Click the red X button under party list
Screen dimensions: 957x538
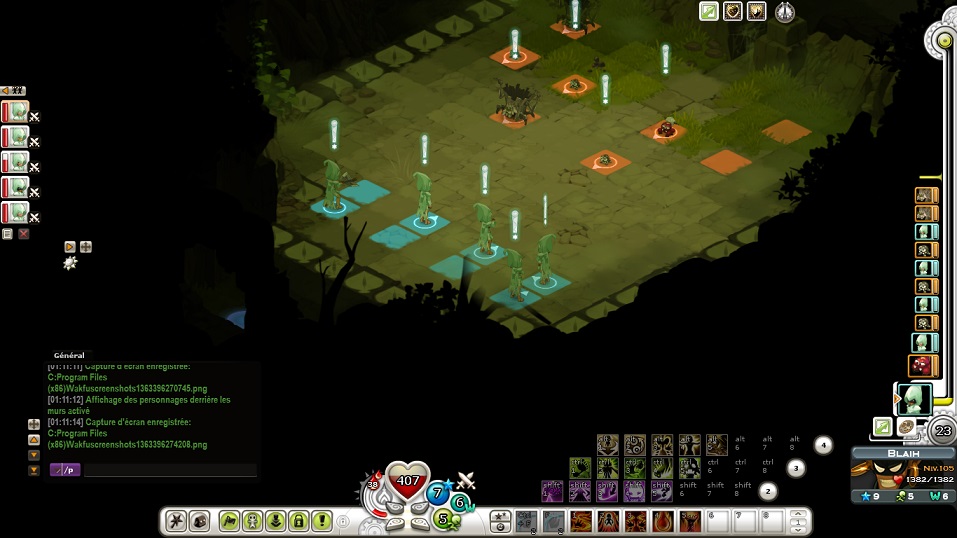pyautogui.click(x=24, y=234)
